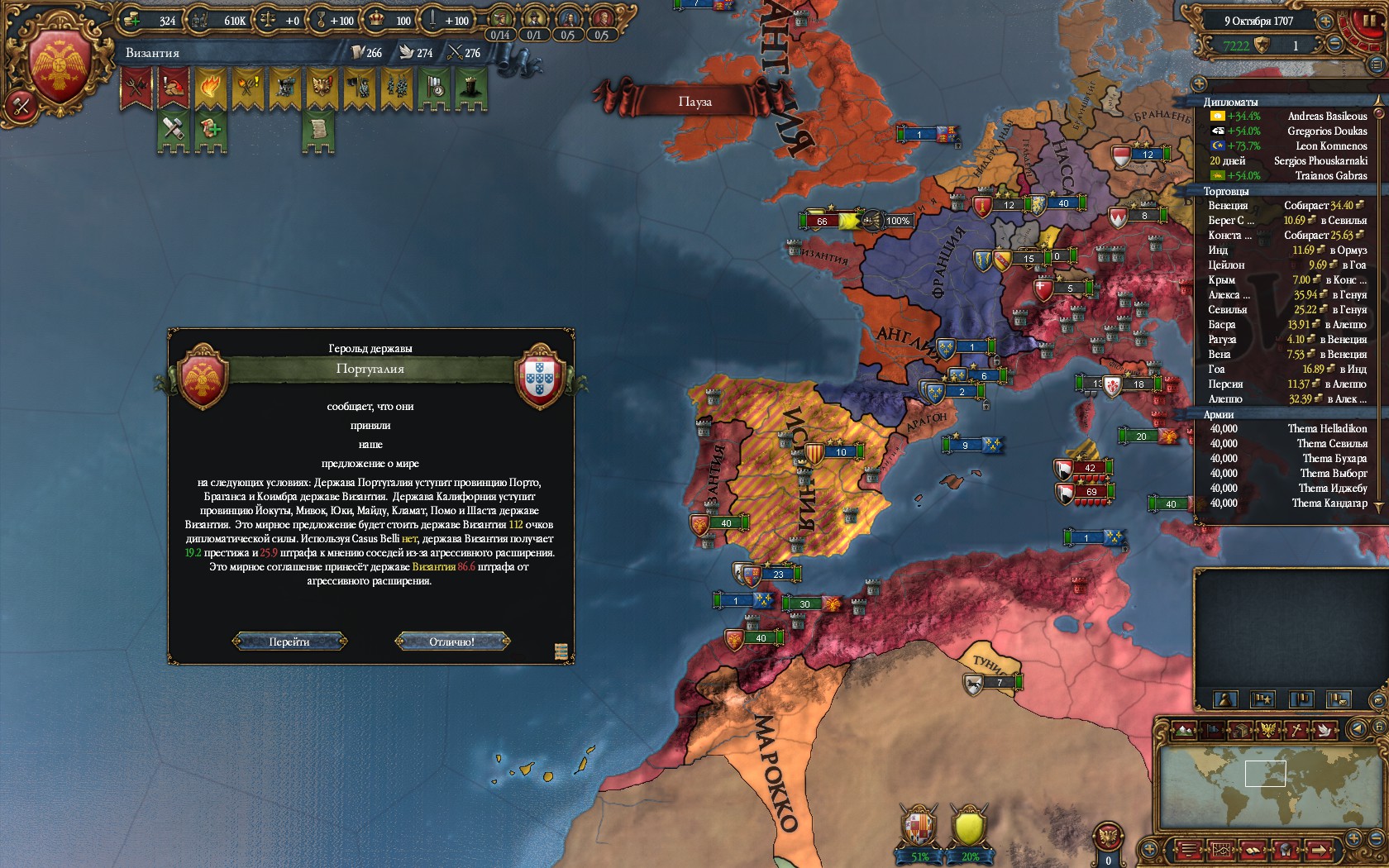This screenshot has width=1389, height=868.
Task: Switch to the diplomatic dove map mode
Action: (1325, 730)
